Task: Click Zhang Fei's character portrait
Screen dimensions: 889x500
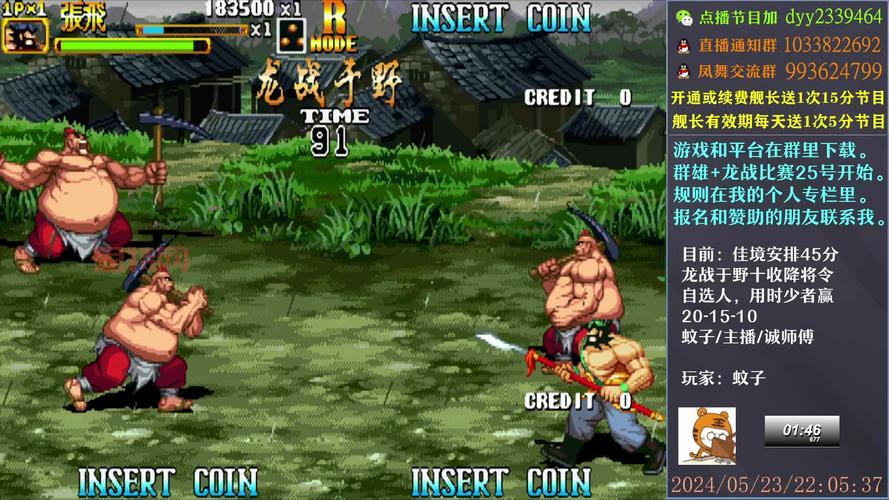Action: pos(24,35)
